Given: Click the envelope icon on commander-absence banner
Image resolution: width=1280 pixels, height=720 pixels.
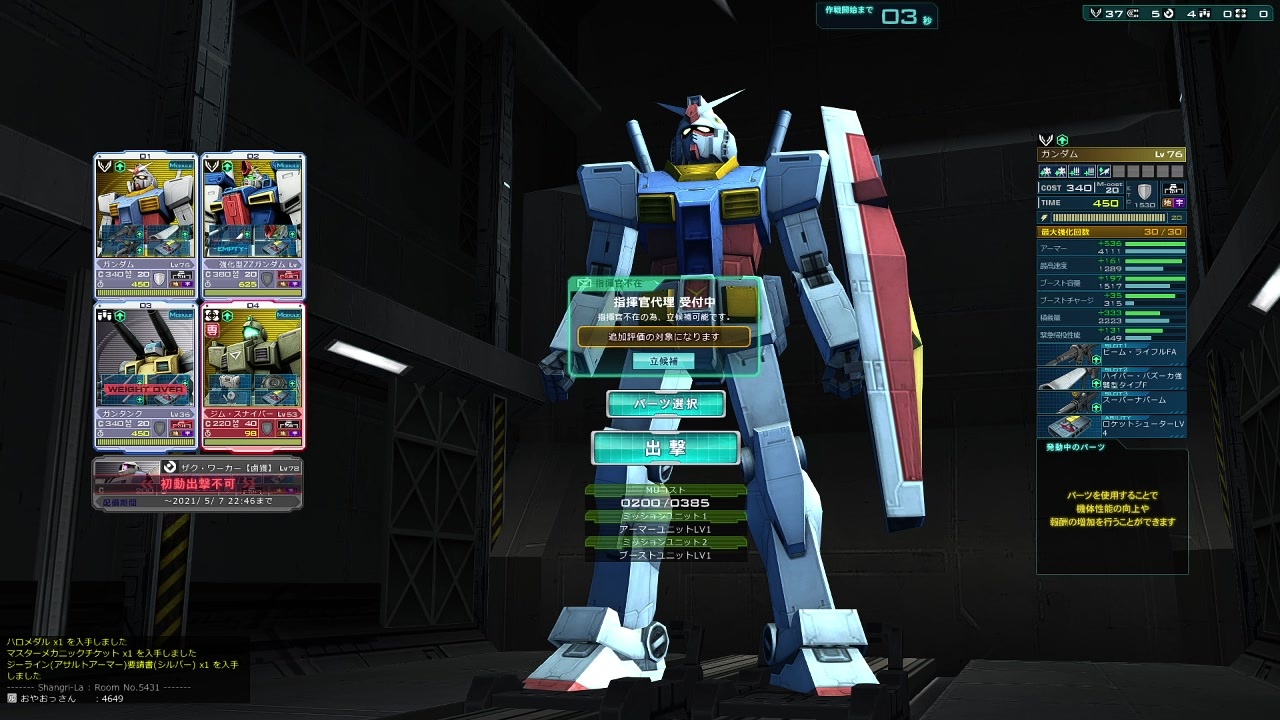Looking at the screenshot, I should coord(584,283).
